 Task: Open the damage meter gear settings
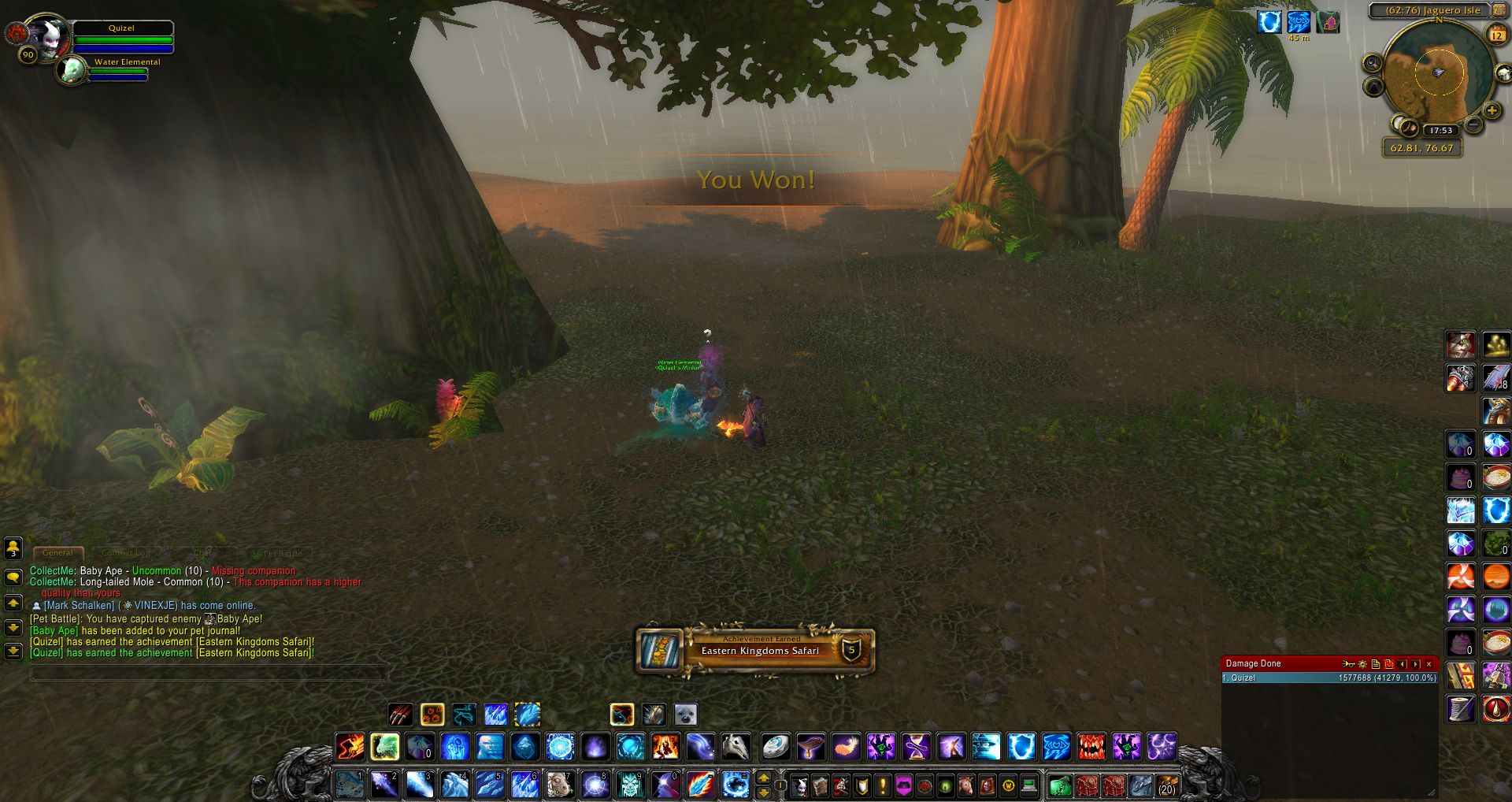tap(1362, 664)
